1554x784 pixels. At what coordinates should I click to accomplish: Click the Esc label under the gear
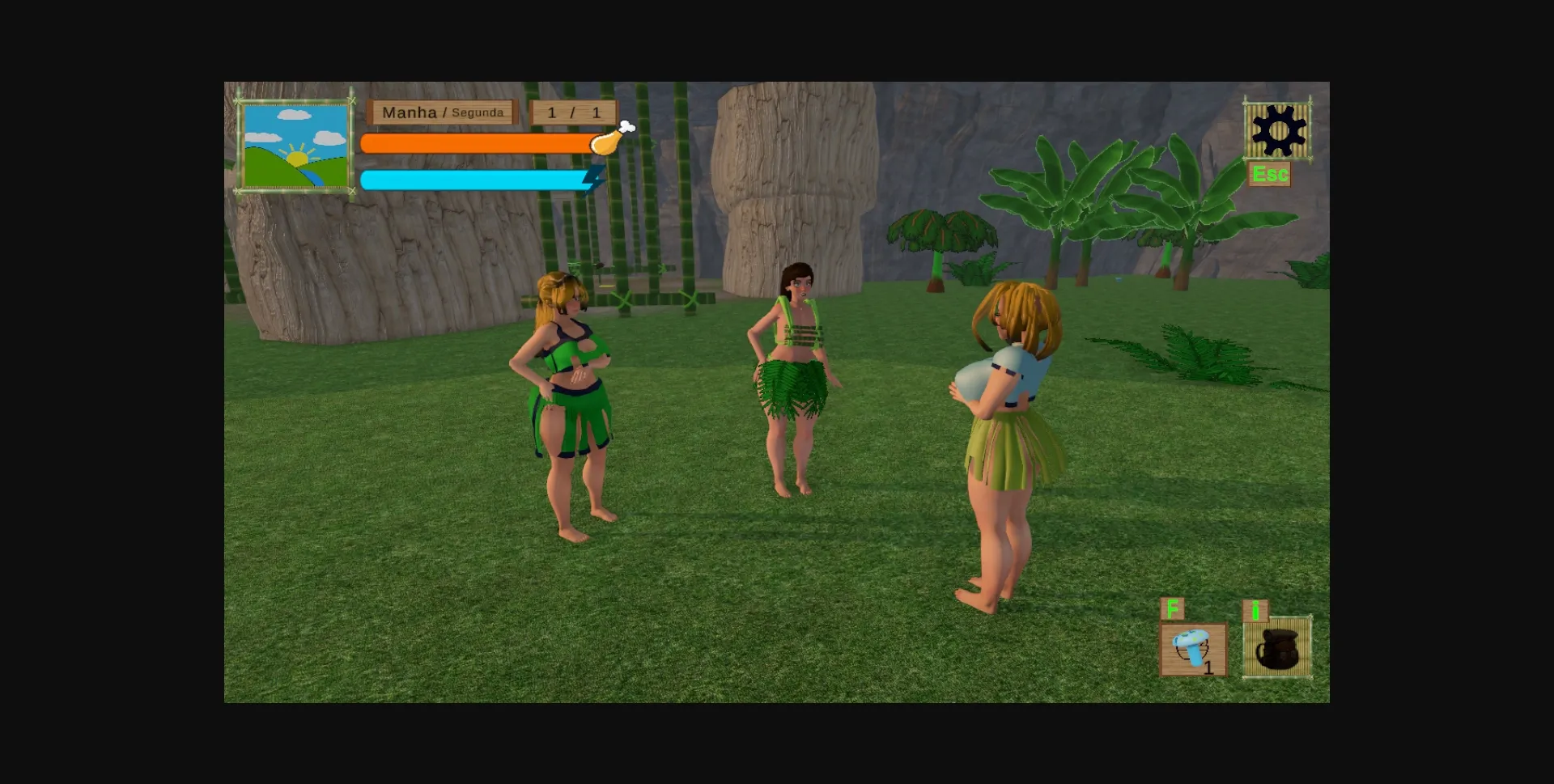[x=1271, y=173]
